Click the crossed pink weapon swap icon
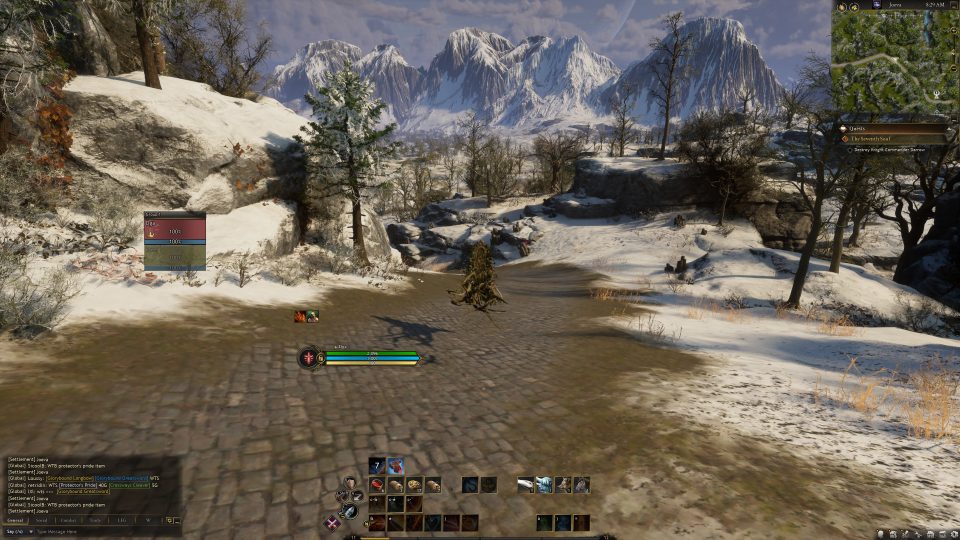 332,522
